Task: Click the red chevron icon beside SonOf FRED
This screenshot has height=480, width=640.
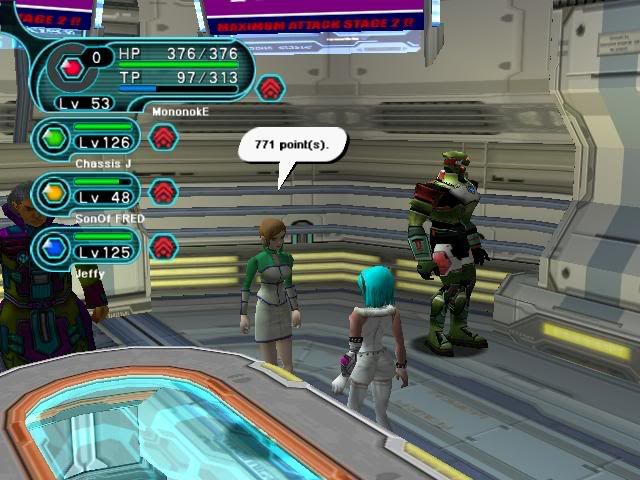Action: pos(164,191)
